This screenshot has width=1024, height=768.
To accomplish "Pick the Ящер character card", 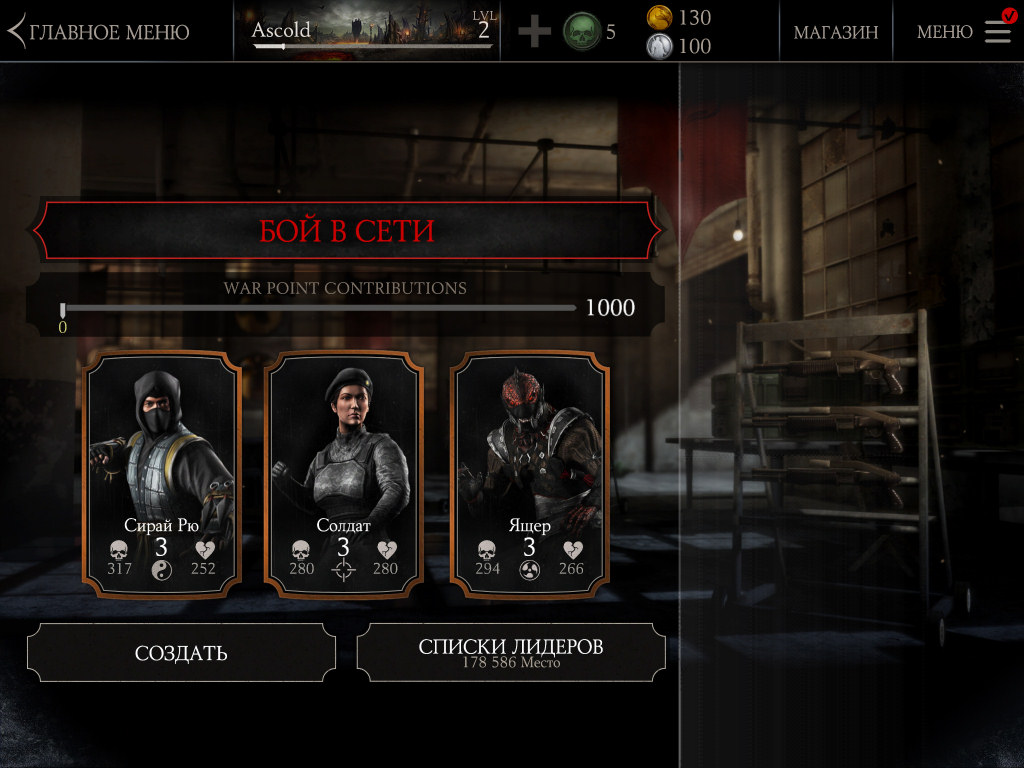I will (x=529, y=474).
